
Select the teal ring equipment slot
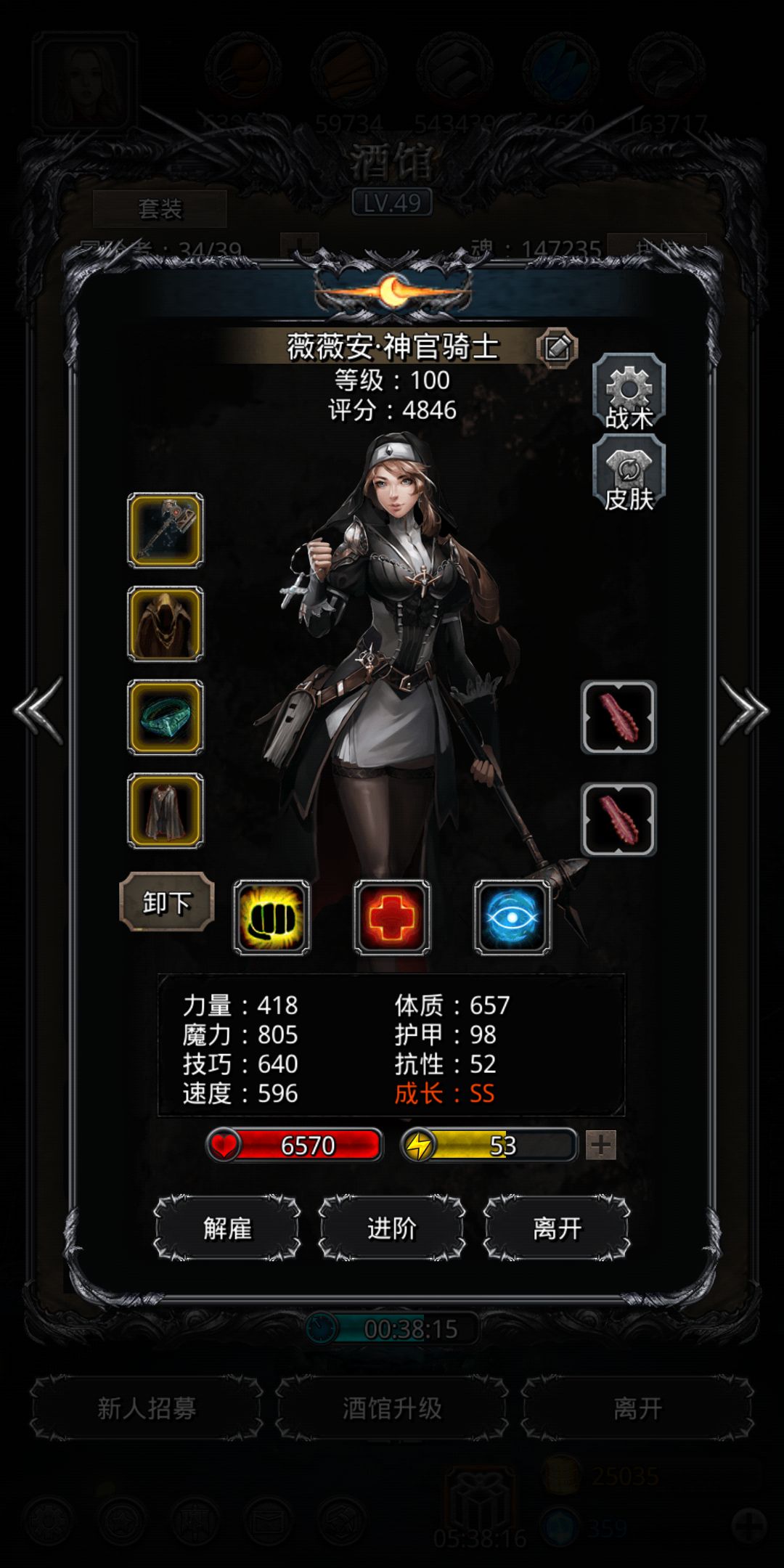click(x=166, y=717)
